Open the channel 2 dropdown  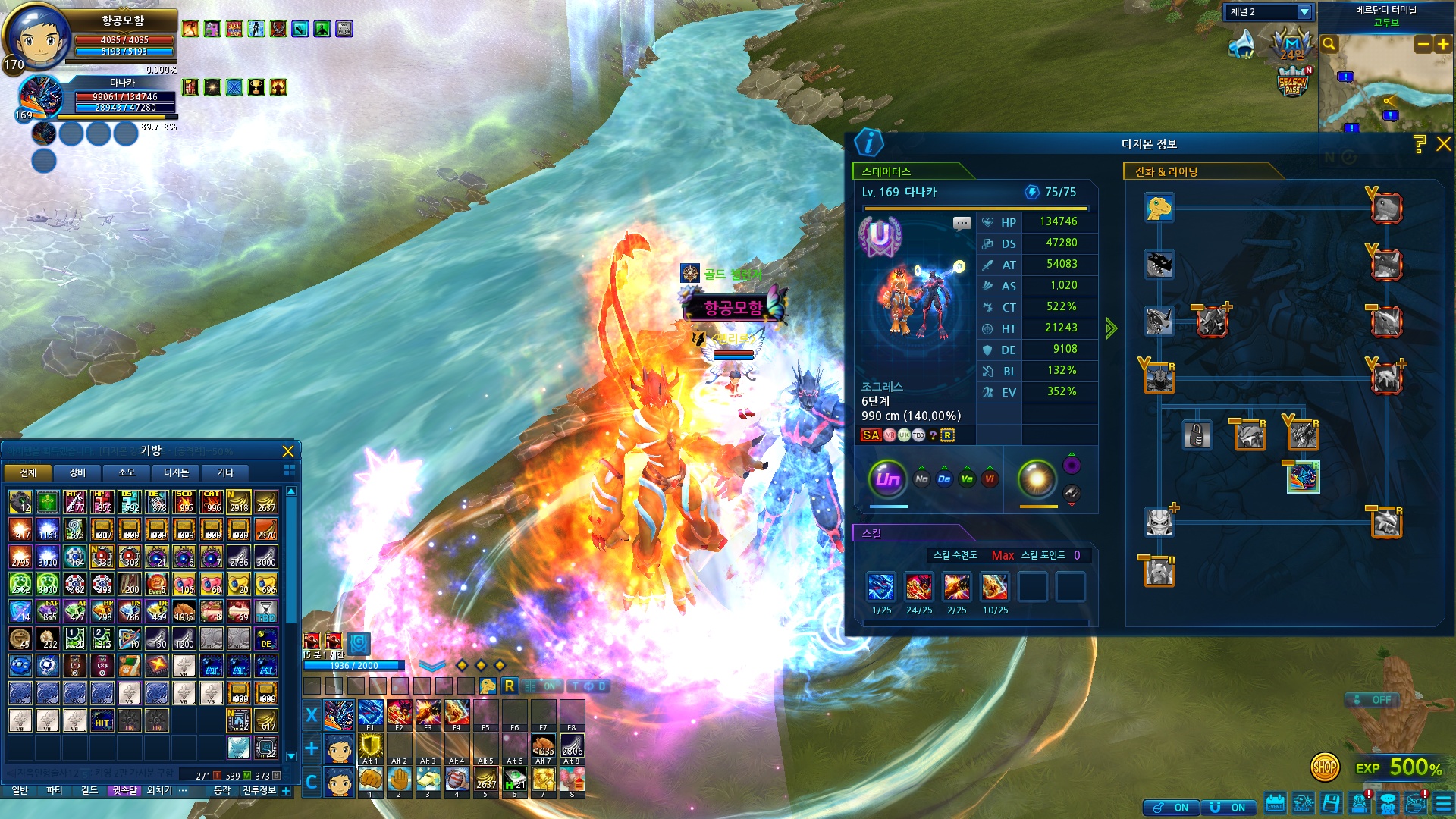click(x=1304, y=12)
